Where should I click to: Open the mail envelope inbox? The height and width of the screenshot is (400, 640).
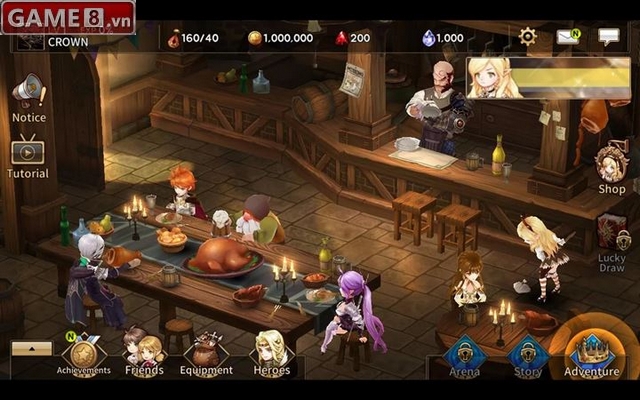[x=568, y=37]
